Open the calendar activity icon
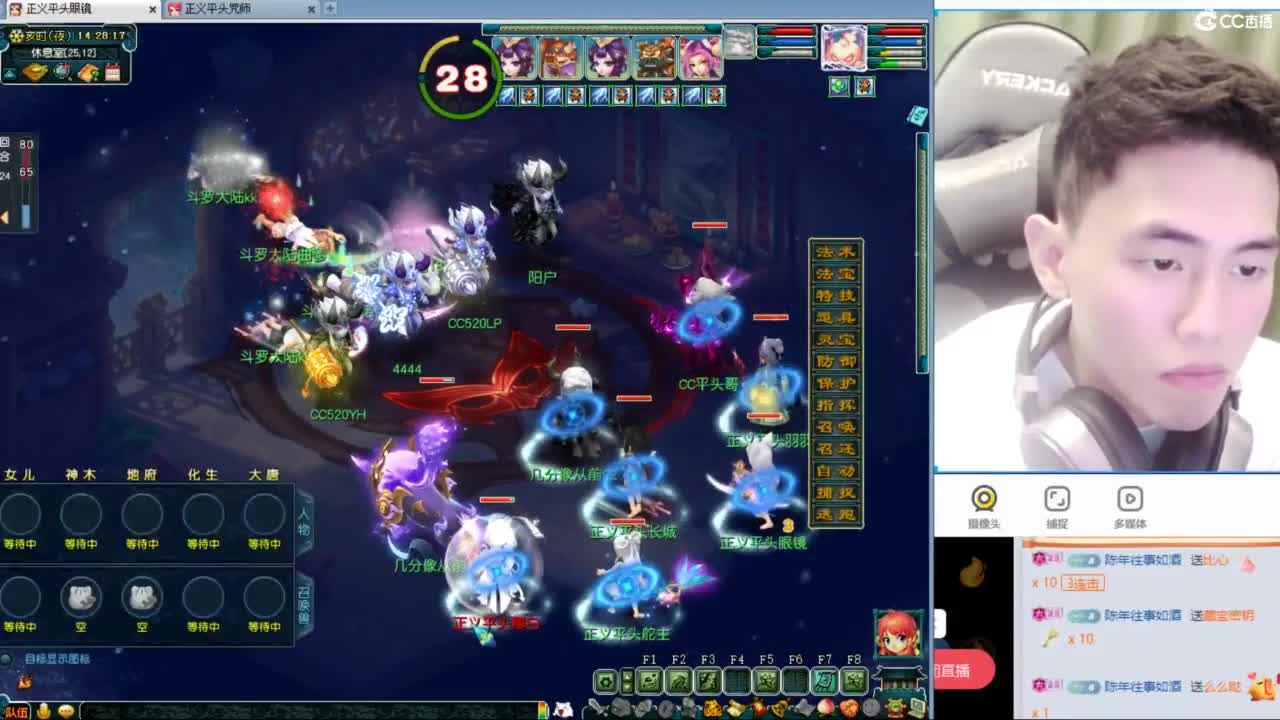The image size is (1280, 720). click(x=112, y=72)
